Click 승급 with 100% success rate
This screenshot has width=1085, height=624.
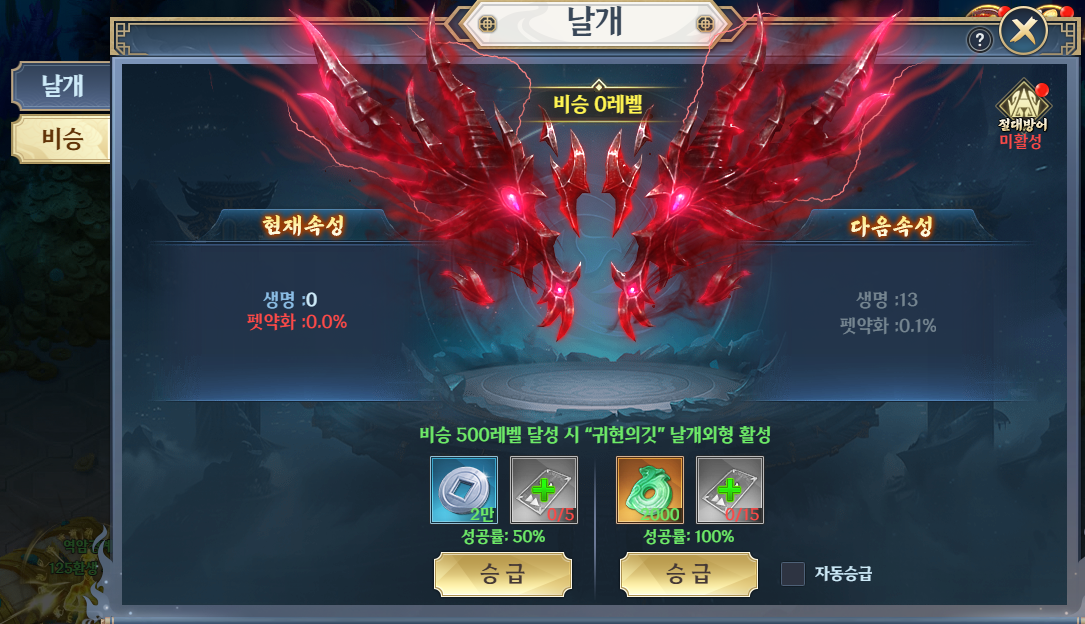point(689,574)
